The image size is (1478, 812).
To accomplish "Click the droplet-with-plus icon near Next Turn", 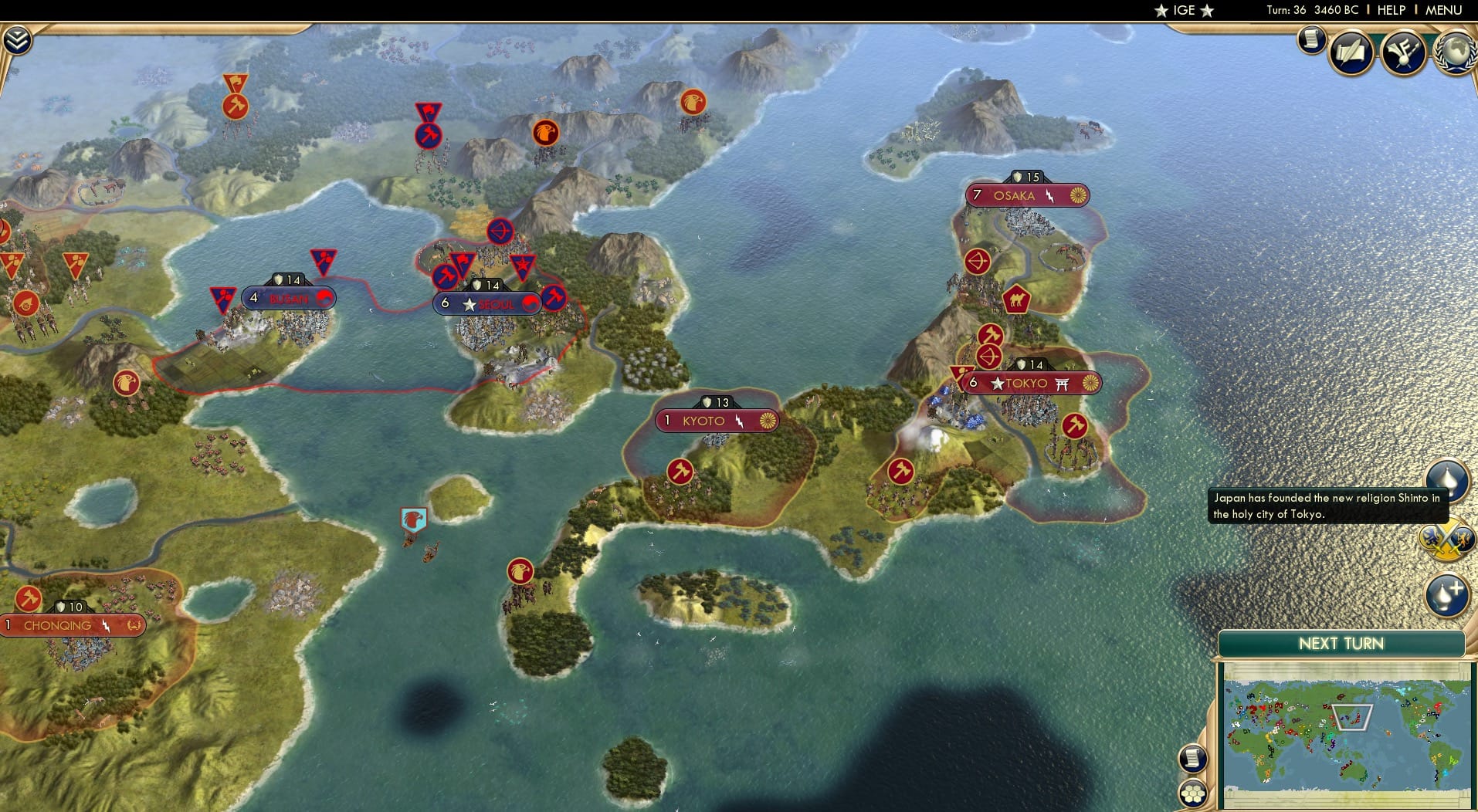I will [1447, 596].
